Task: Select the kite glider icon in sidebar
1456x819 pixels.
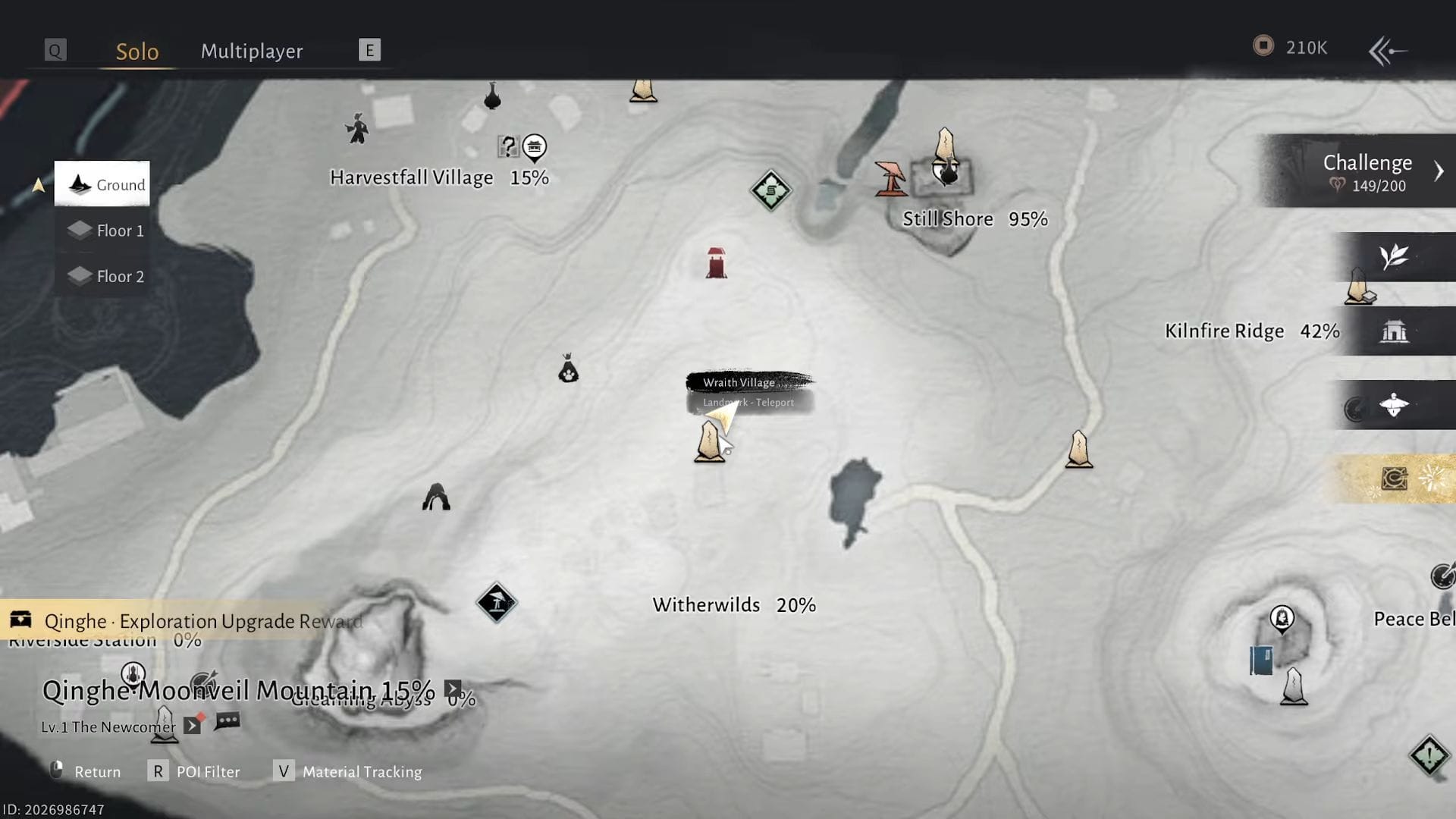Action: tap(1395, 404)
